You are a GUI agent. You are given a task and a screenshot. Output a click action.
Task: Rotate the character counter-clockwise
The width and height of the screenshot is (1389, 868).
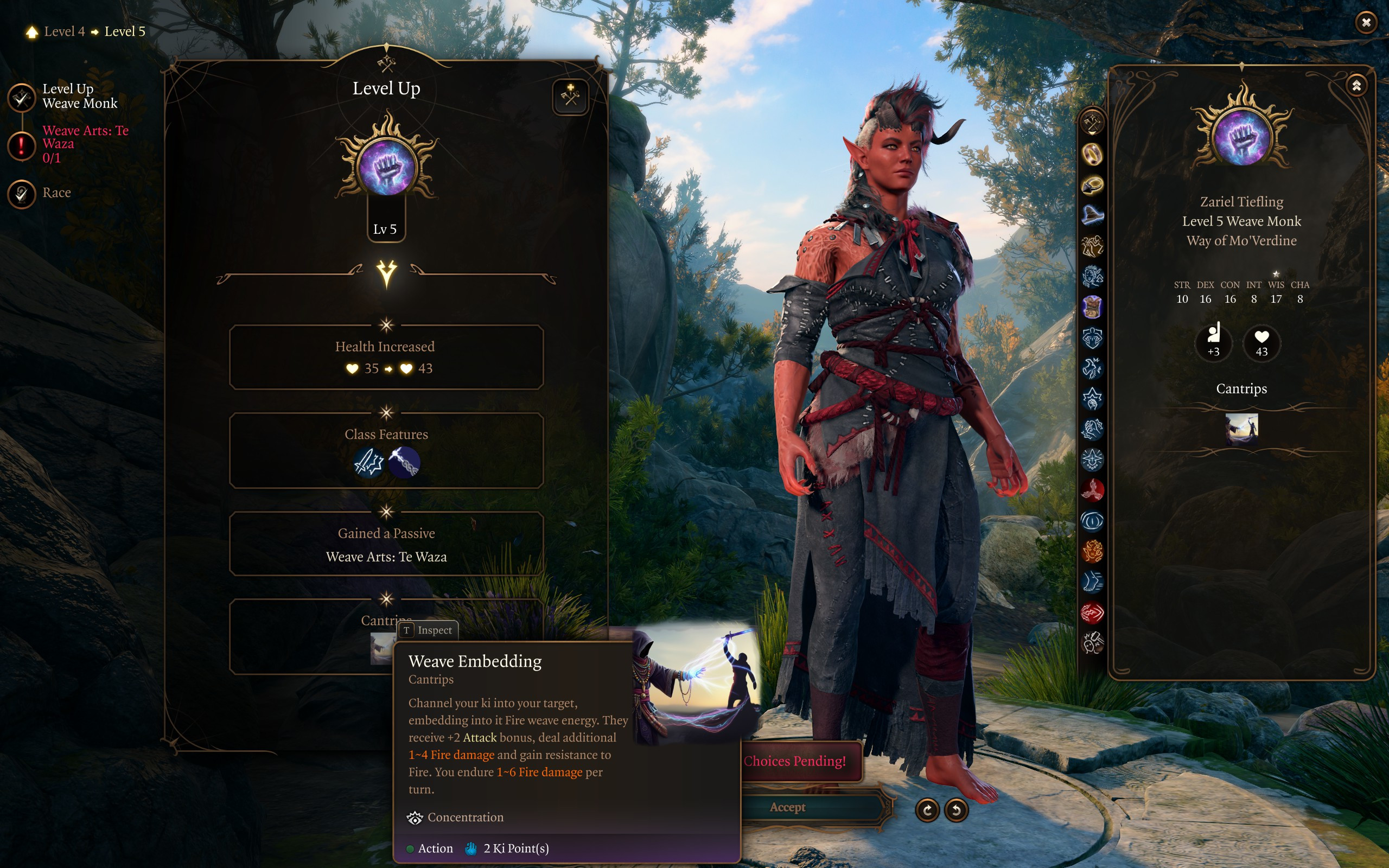click(x=956, y=810)
